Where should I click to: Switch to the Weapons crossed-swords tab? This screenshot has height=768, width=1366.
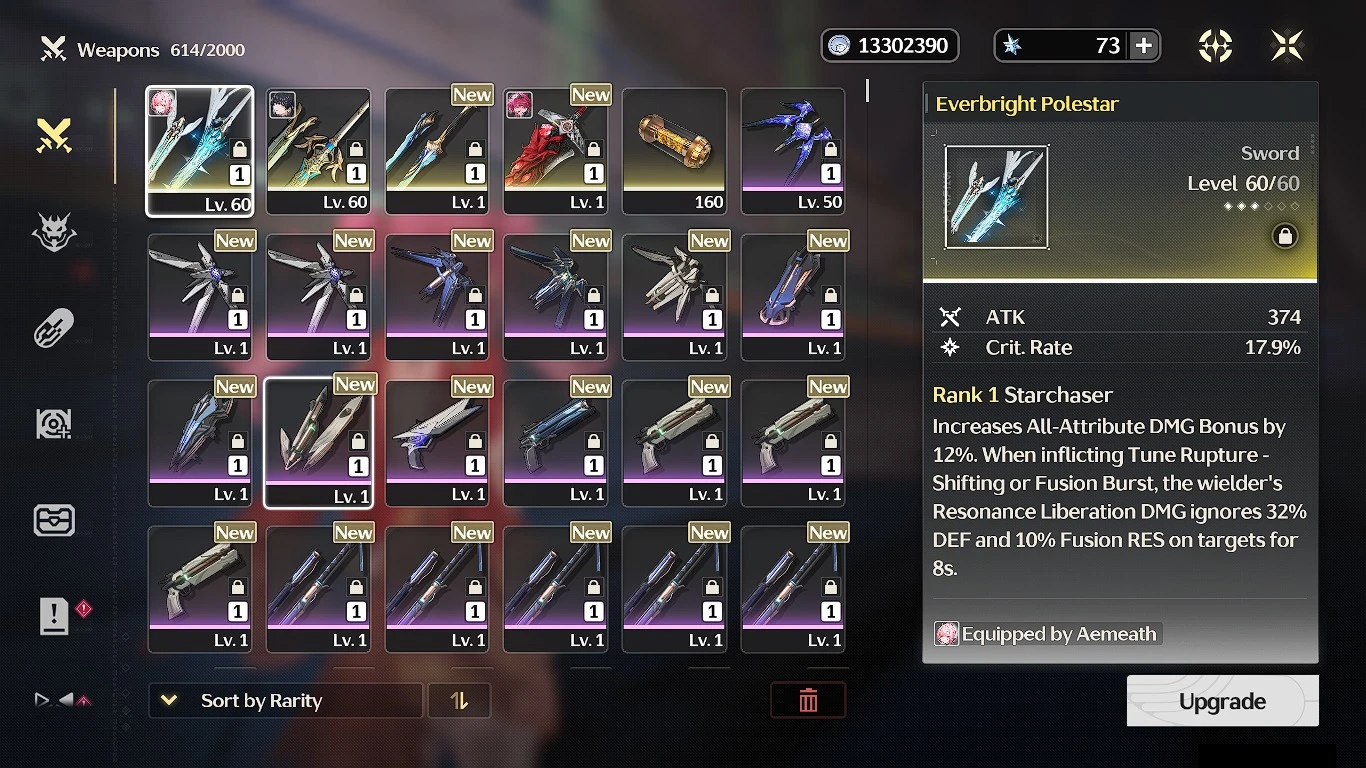pos(54,136)
